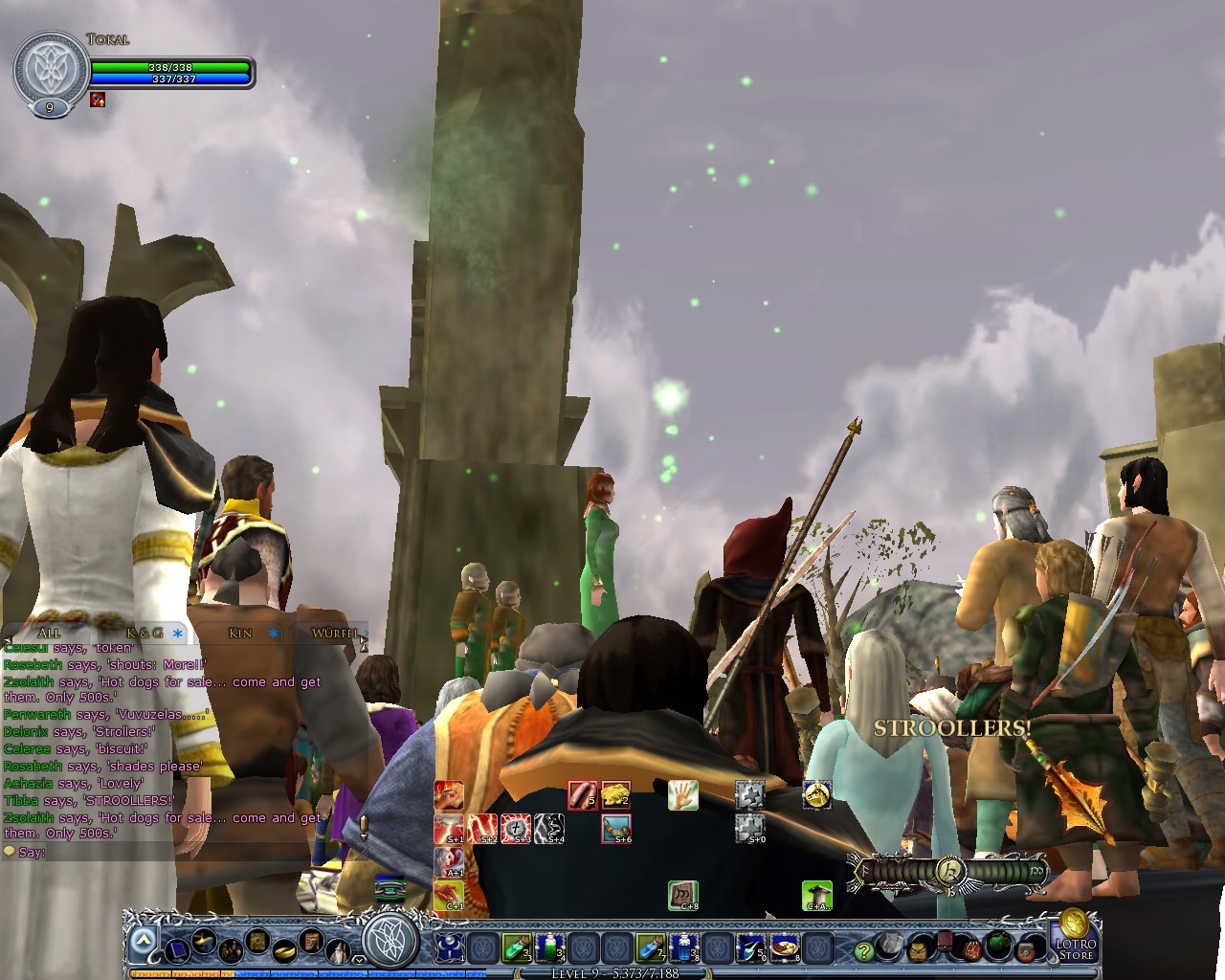Click the green open-hand skill icon
Image resolution: width=1225 pixels, height=980 pixels.
coord(683,793)
